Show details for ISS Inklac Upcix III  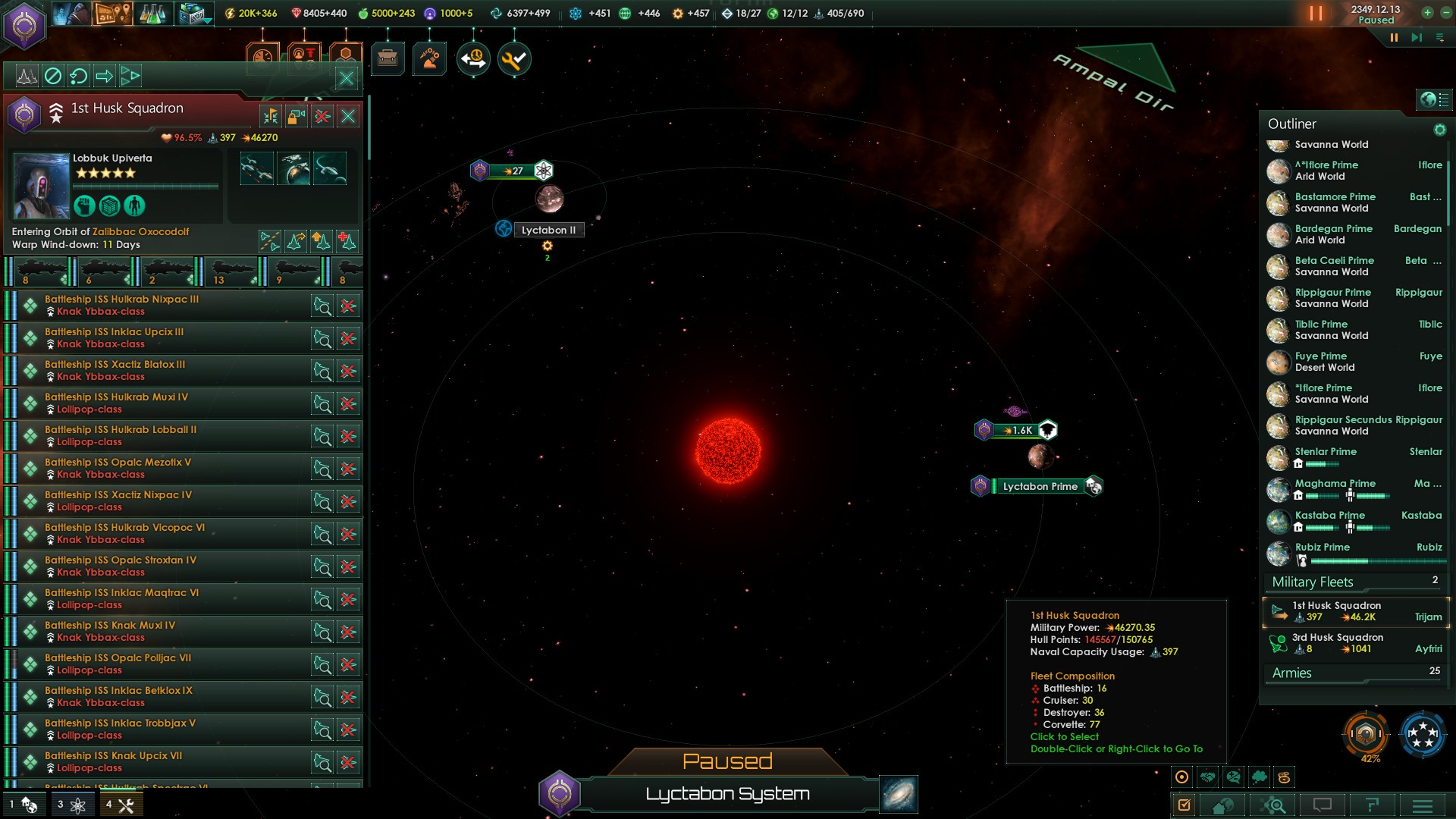(322, 338)
